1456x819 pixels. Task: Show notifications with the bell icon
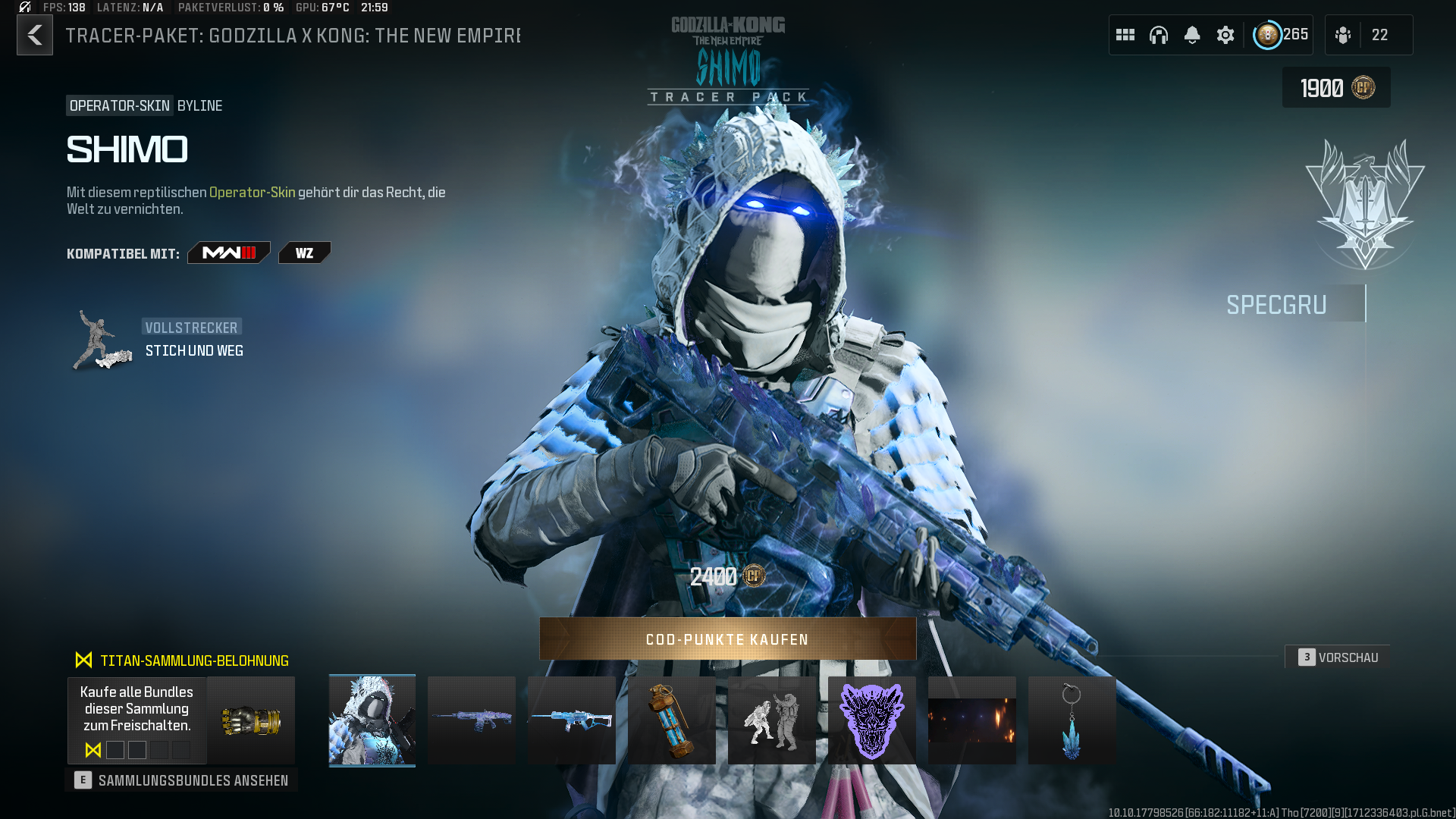1192,35
